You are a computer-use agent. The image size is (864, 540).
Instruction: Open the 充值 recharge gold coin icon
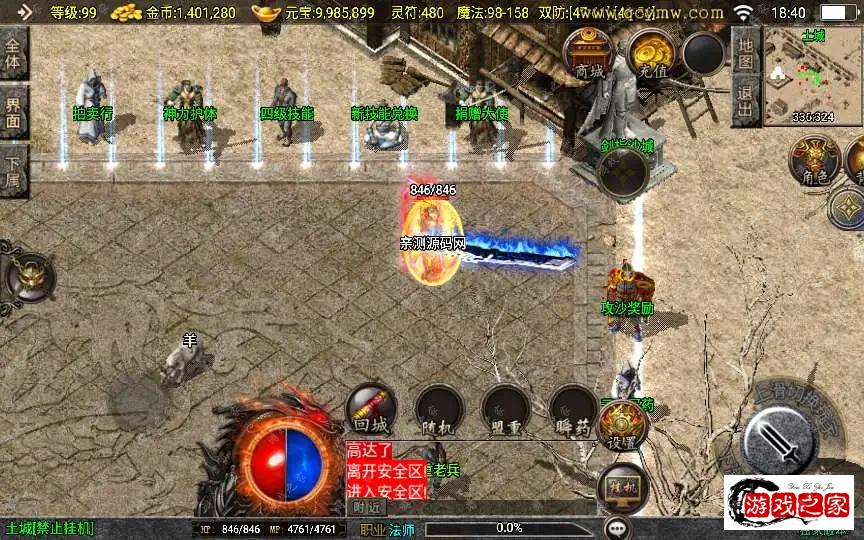[651, 53]
